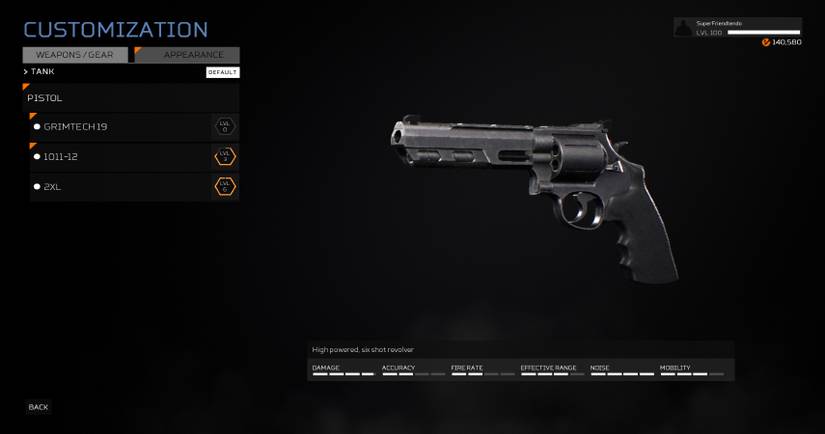Screen dimensions: 825x434
Task: Click the Default button
Action: 222,72
